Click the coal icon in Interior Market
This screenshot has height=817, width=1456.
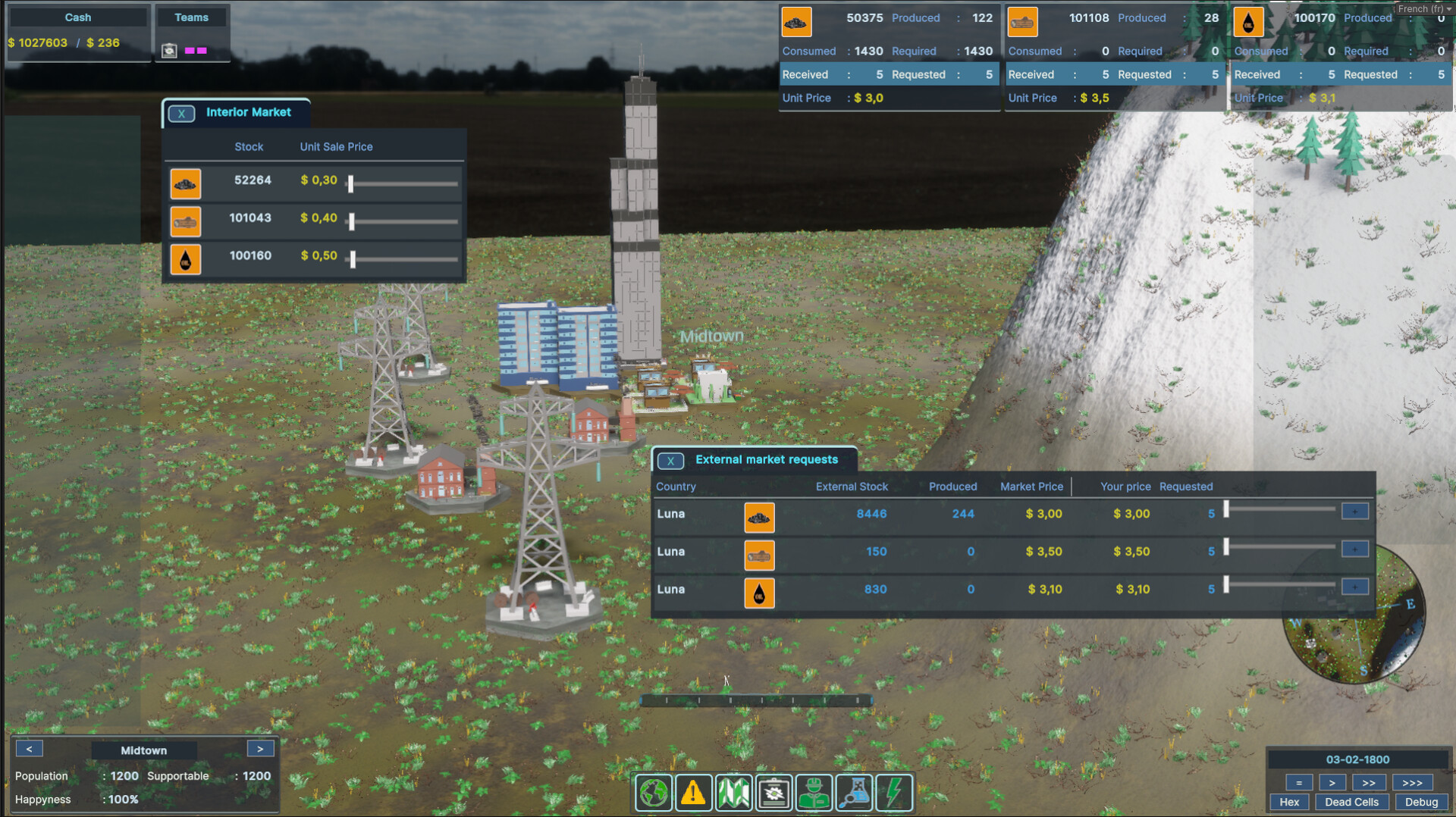click(186, 183)
